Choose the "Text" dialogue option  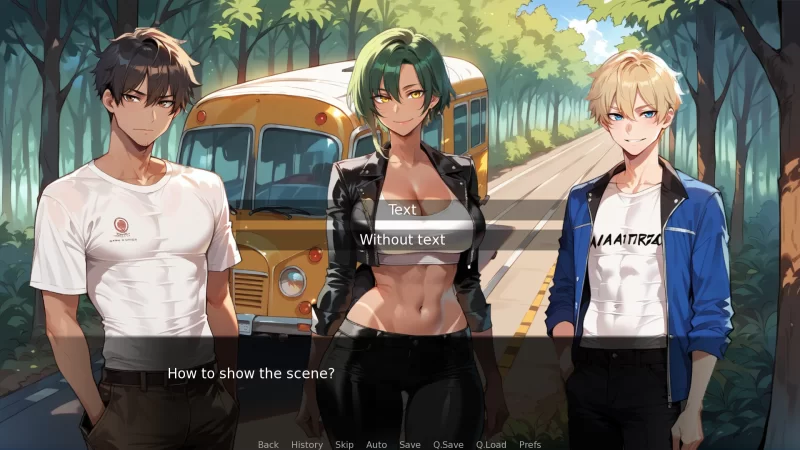point(402,210)
